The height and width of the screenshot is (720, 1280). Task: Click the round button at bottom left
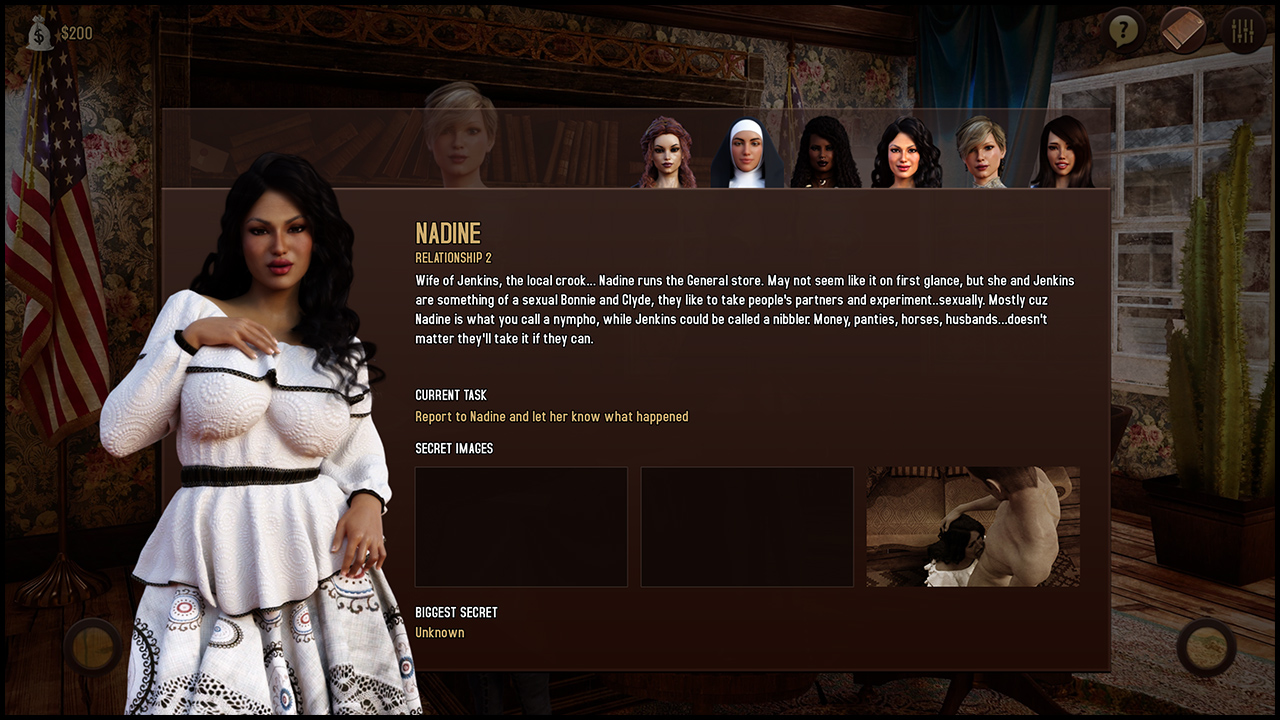click(x=93, y=647)
